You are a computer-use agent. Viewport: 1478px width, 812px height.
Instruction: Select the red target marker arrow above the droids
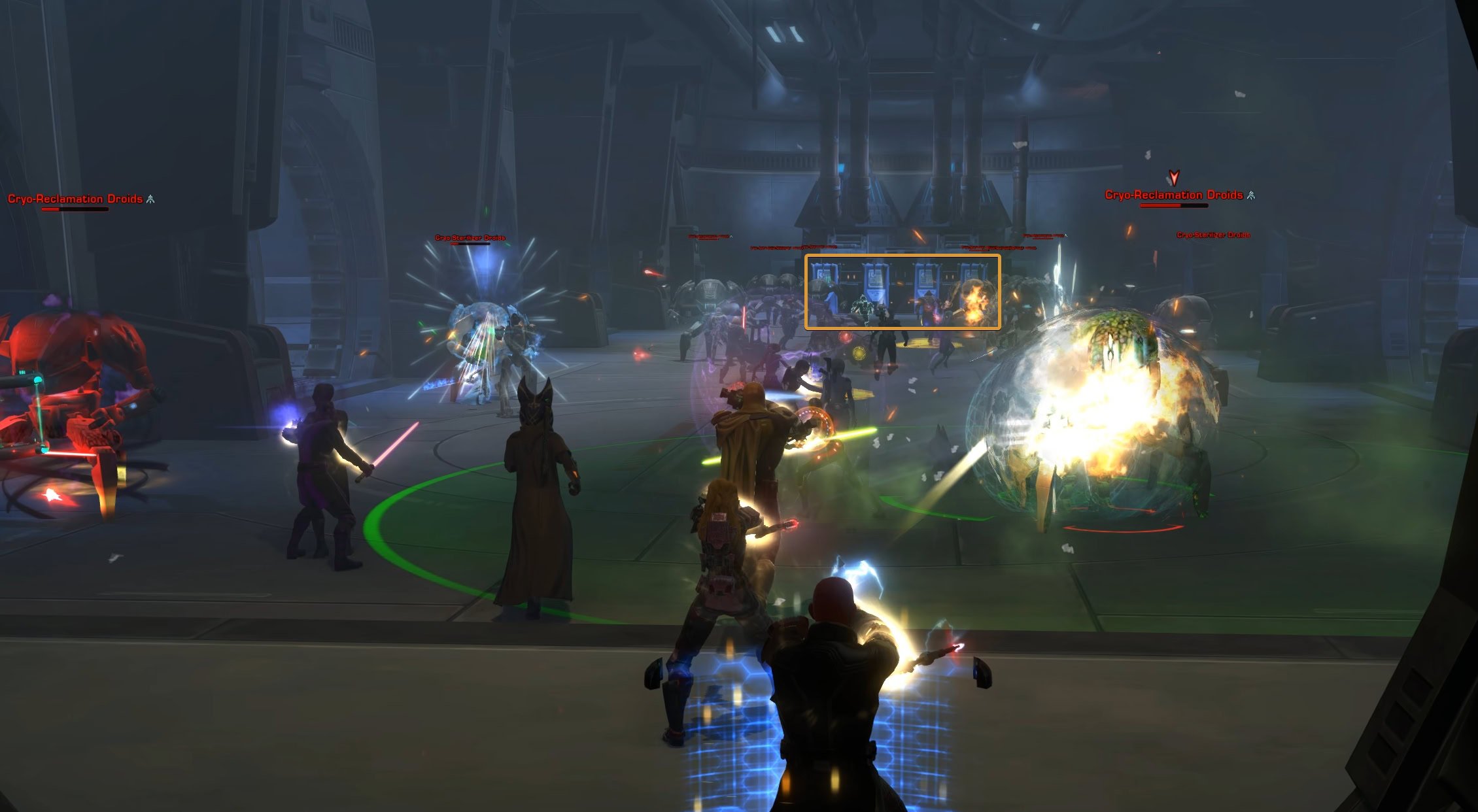pyautogui.click(x=1173, y=178)
